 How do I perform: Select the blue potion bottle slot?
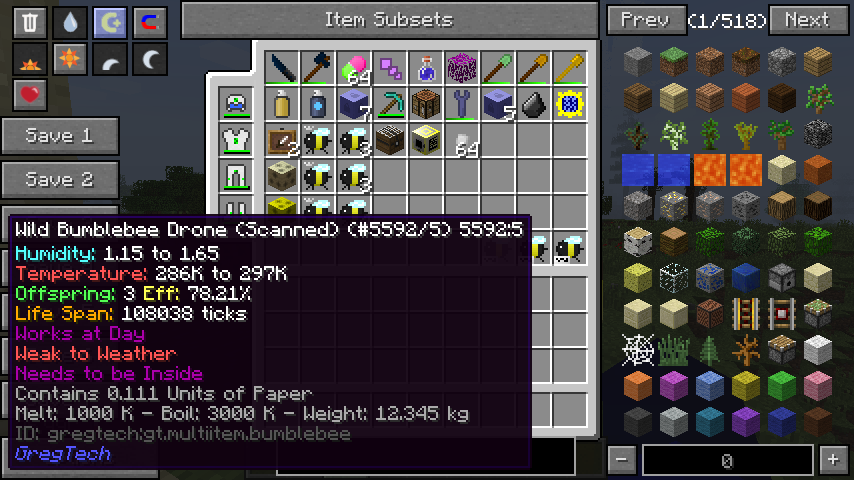click(427, 68)
